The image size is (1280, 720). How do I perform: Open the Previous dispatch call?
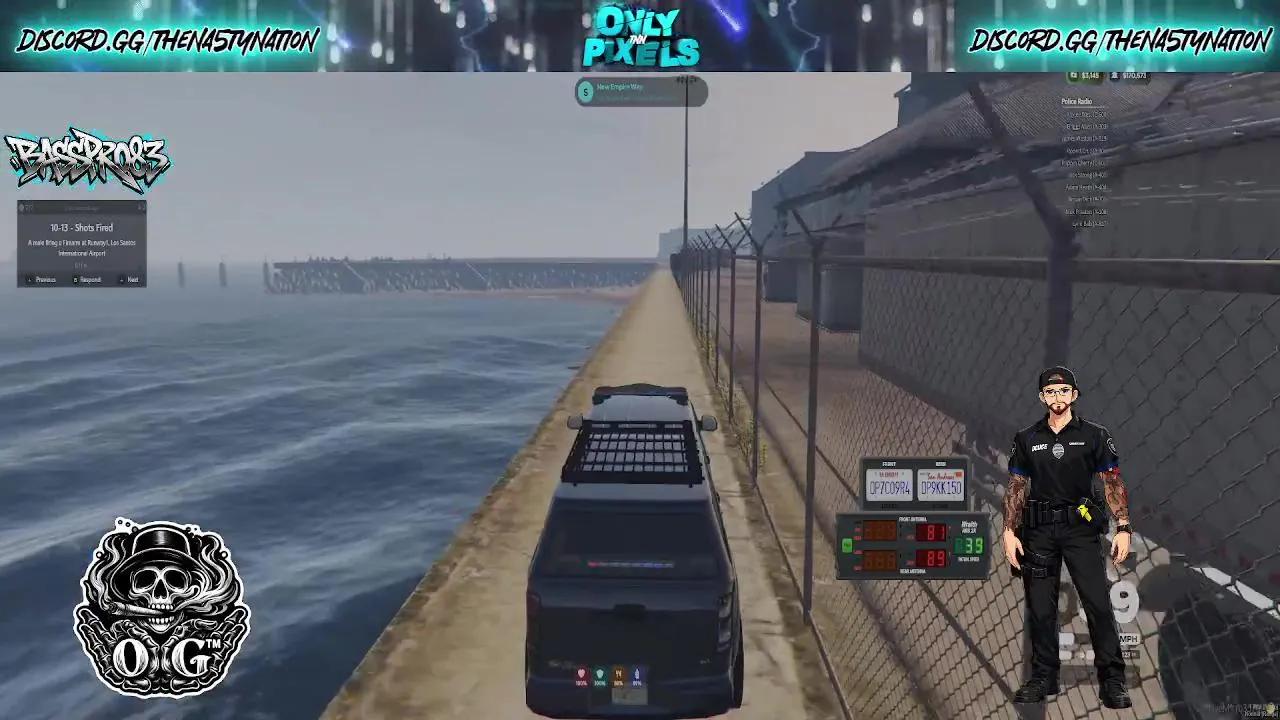point(46,279)
